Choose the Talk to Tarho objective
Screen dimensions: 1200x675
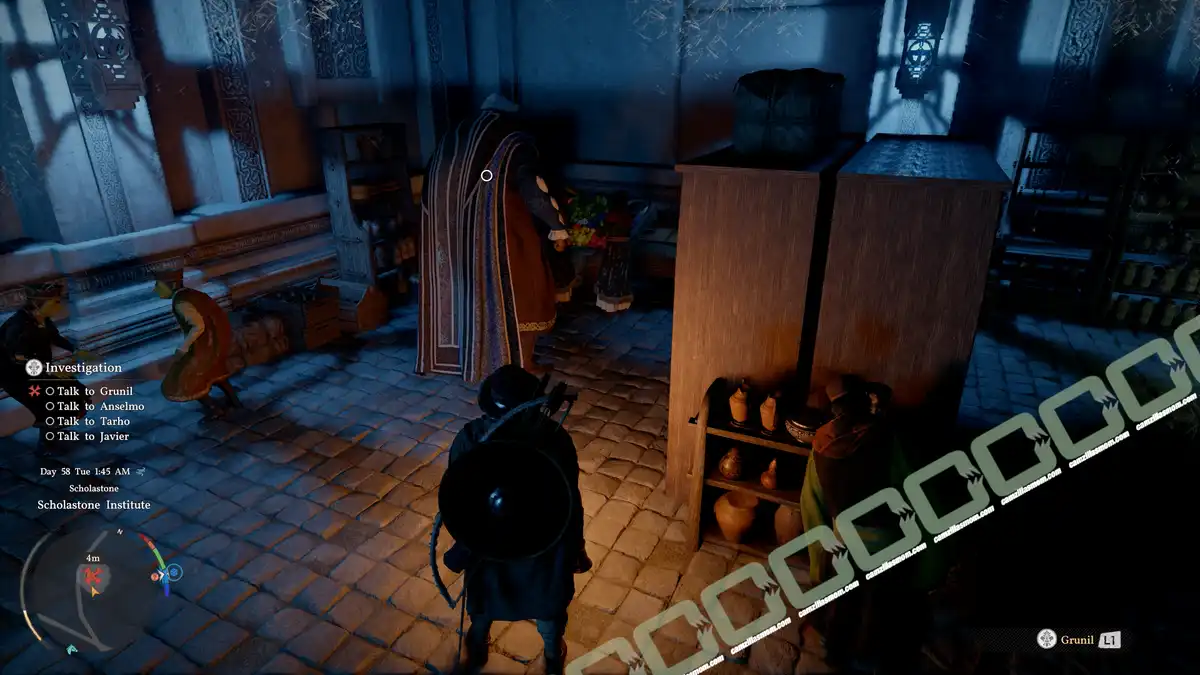click(93, 421)
